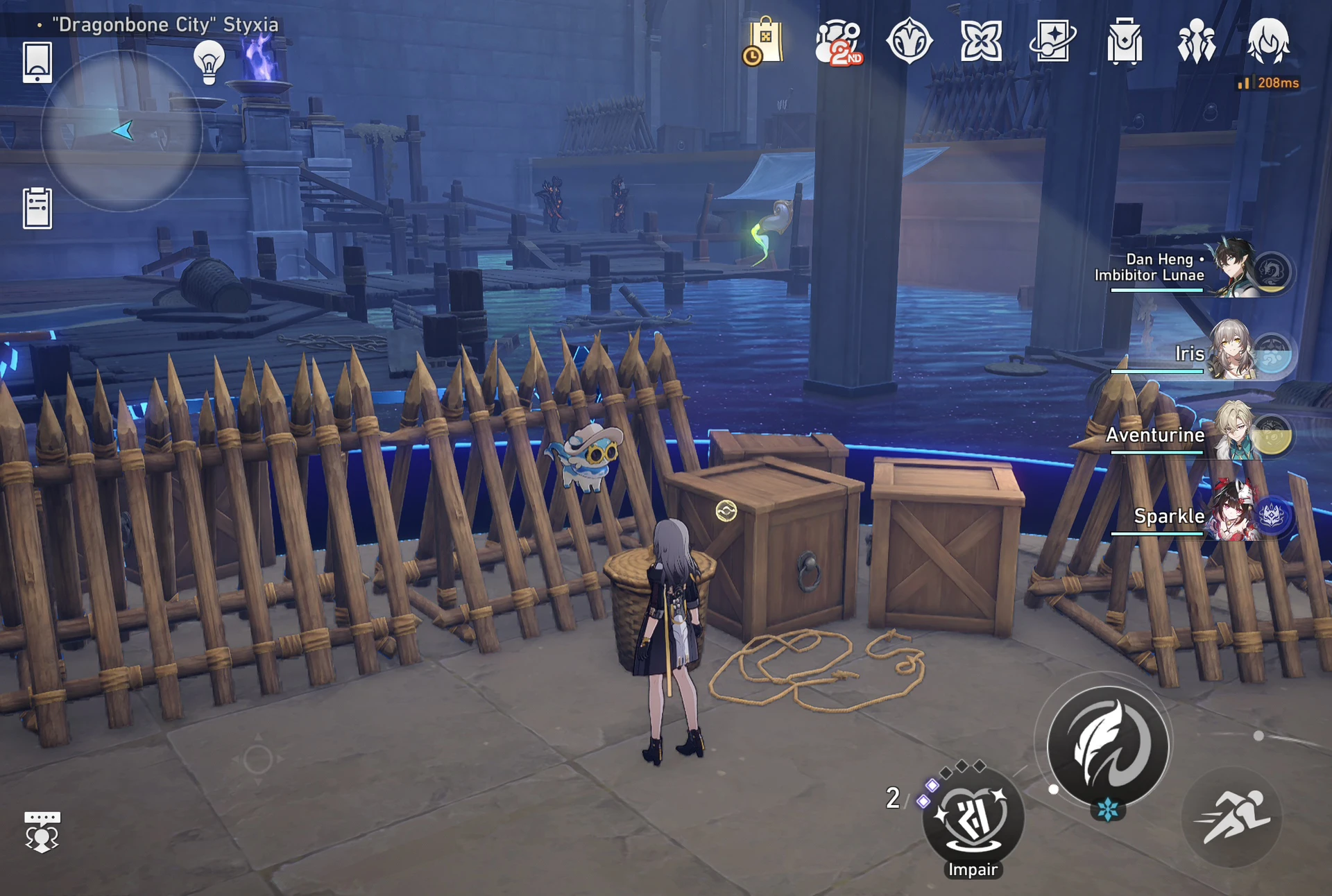Viewport: 1332px width, 896px height.
Task: Open the mission clipboard tracker
Action: (x=37, y=207)
